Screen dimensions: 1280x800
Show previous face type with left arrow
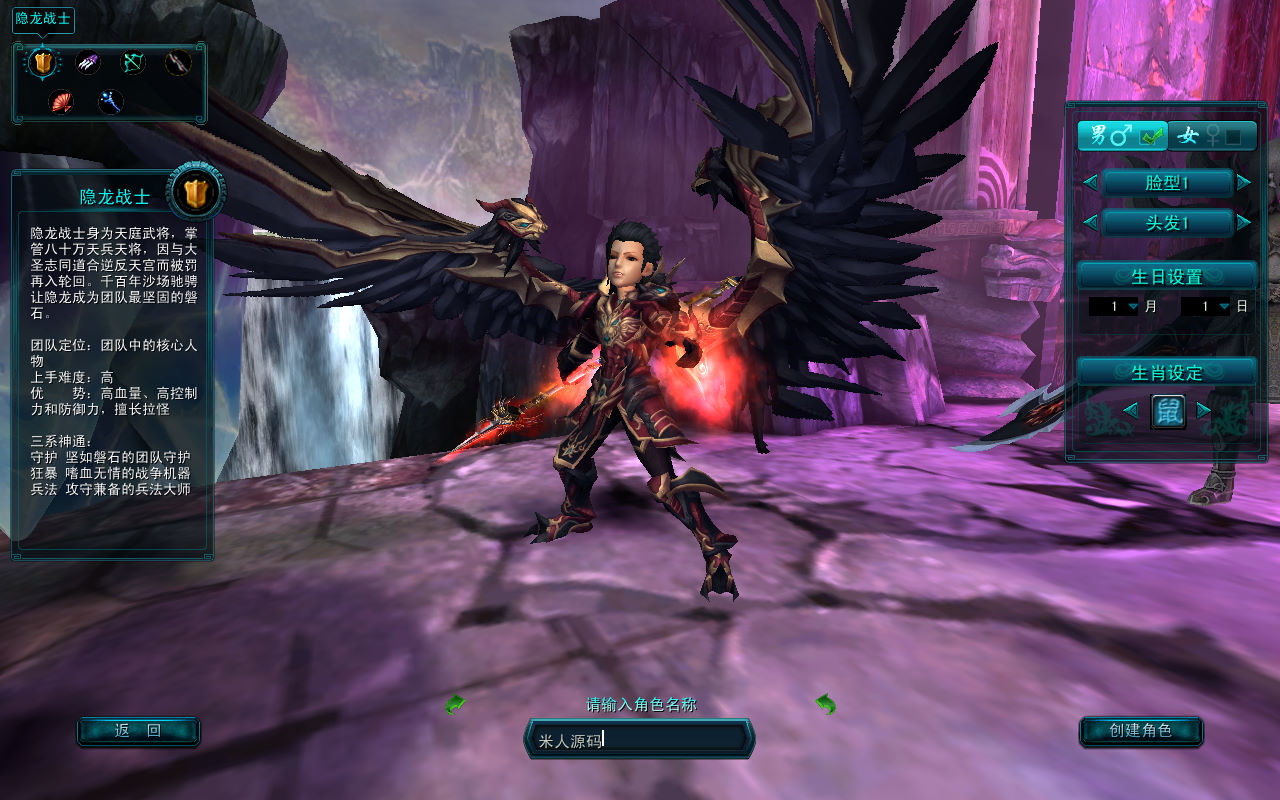point(1090,182)
